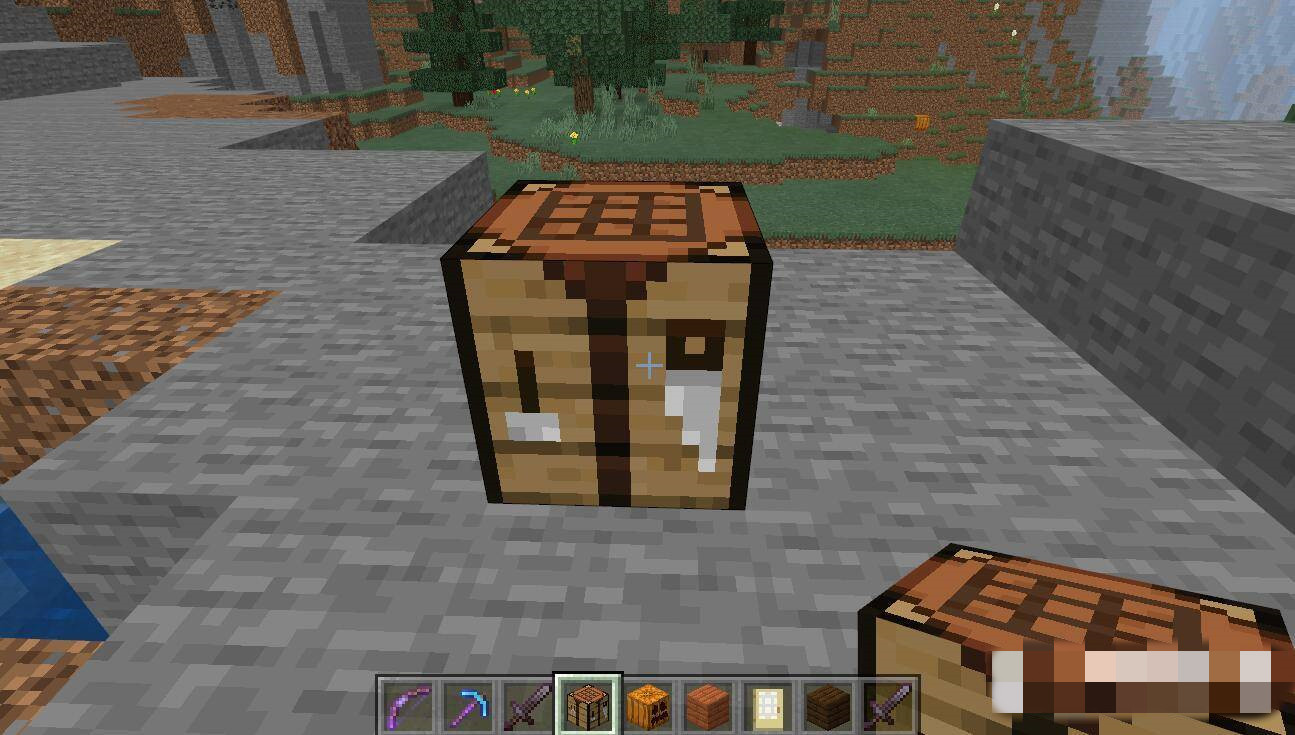Viewport: 1295px width, 735px height.
Task: Choose the dark brown planks slot
Action: pyautogui.click(x=827, y=706)
